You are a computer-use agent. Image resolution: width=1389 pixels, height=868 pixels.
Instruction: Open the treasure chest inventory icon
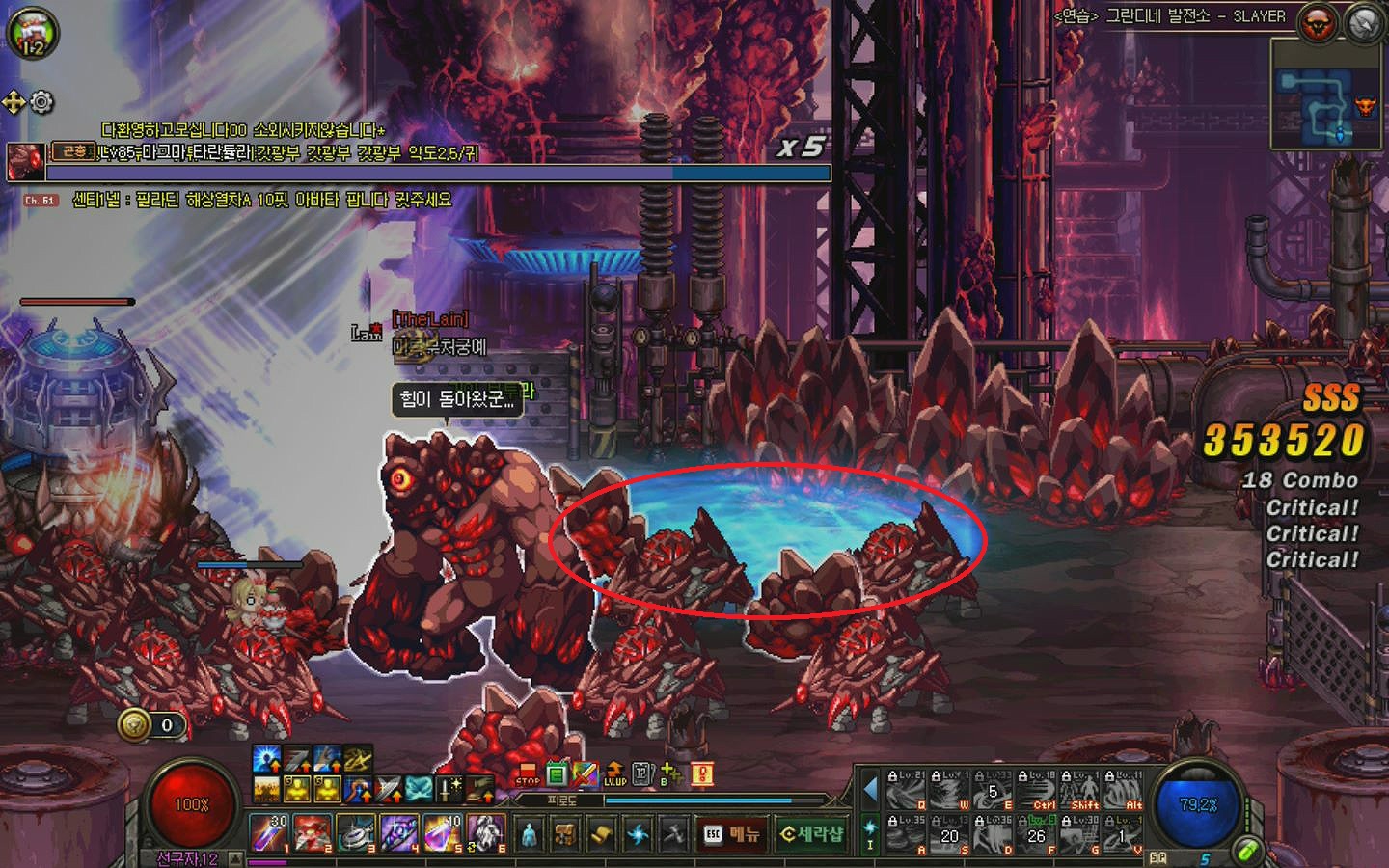click(564, 834)
